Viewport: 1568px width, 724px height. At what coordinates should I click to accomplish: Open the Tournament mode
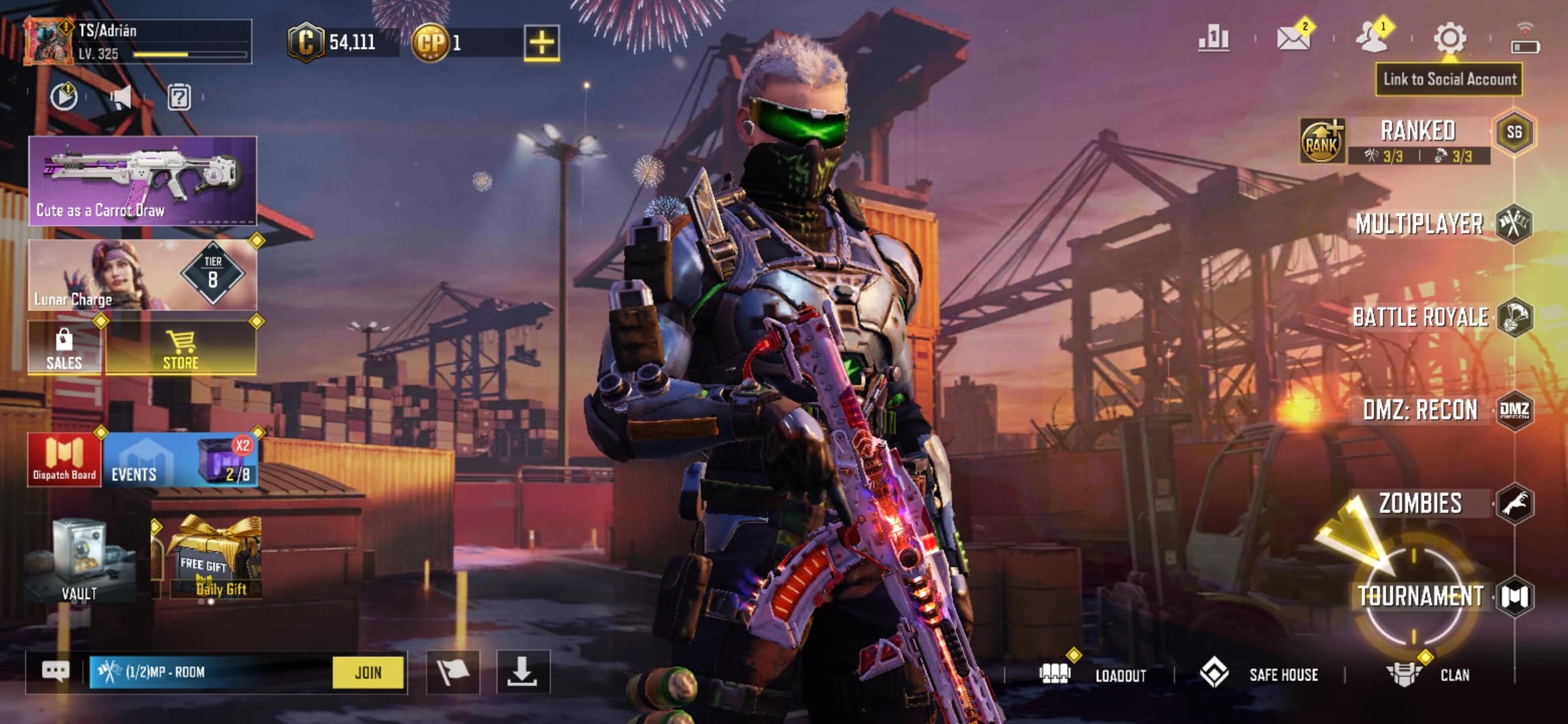click(x=1421, y=596)
